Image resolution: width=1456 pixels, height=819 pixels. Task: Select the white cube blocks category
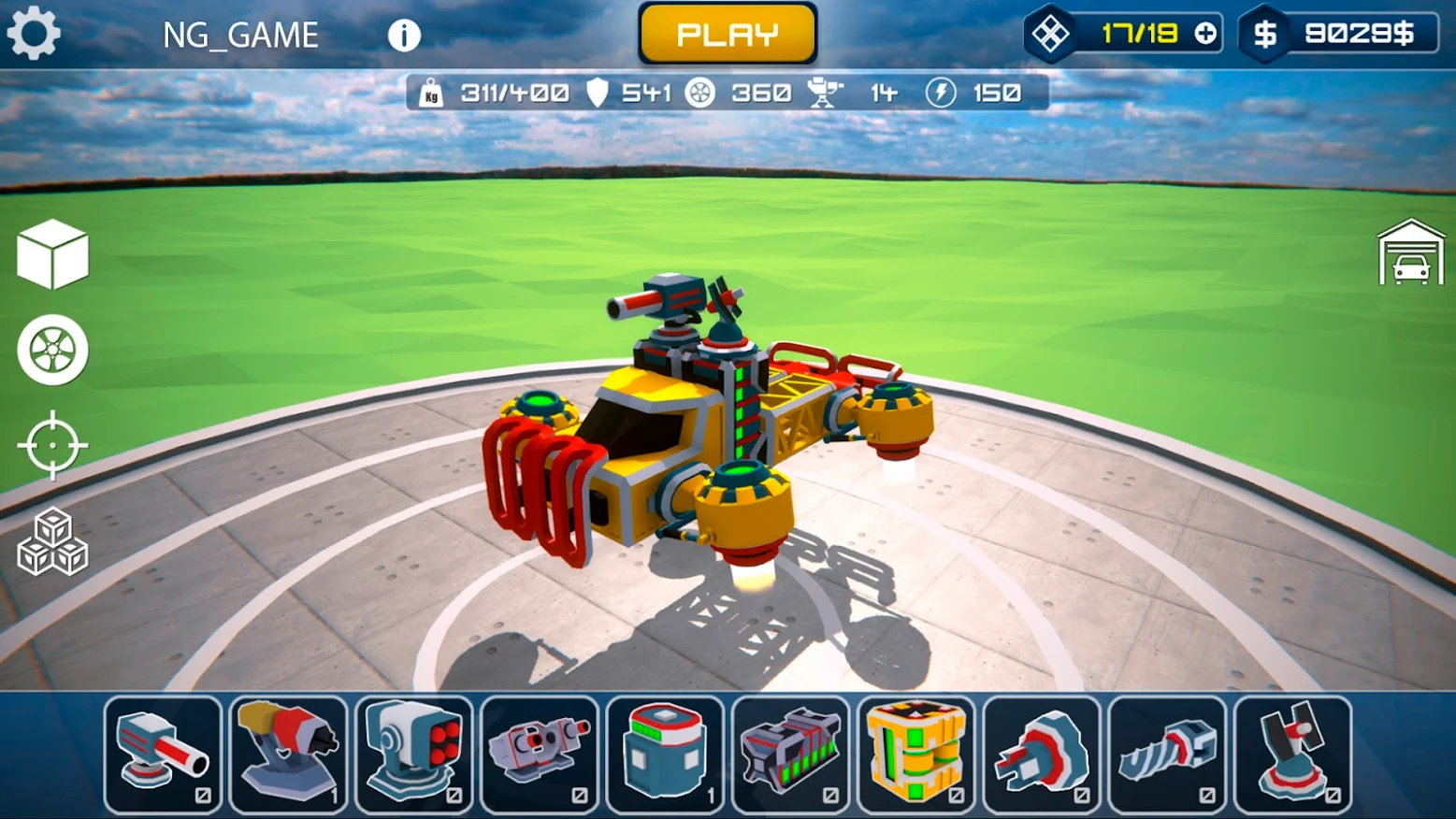pyautogui.click(x=52, y=254)
